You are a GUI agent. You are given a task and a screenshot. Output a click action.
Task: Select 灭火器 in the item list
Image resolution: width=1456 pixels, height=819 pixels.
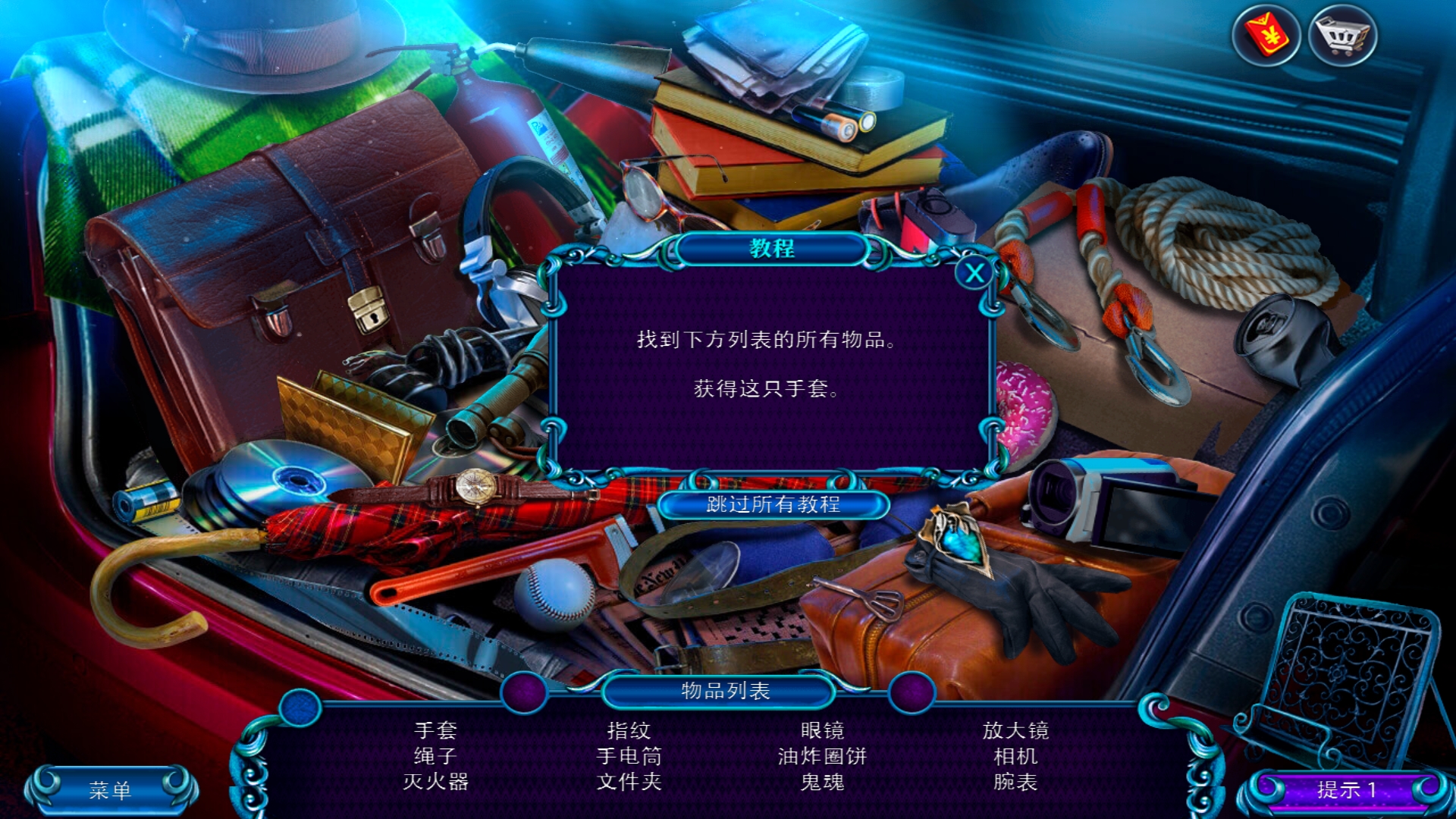pyautogui.click(x=436, y=782)
